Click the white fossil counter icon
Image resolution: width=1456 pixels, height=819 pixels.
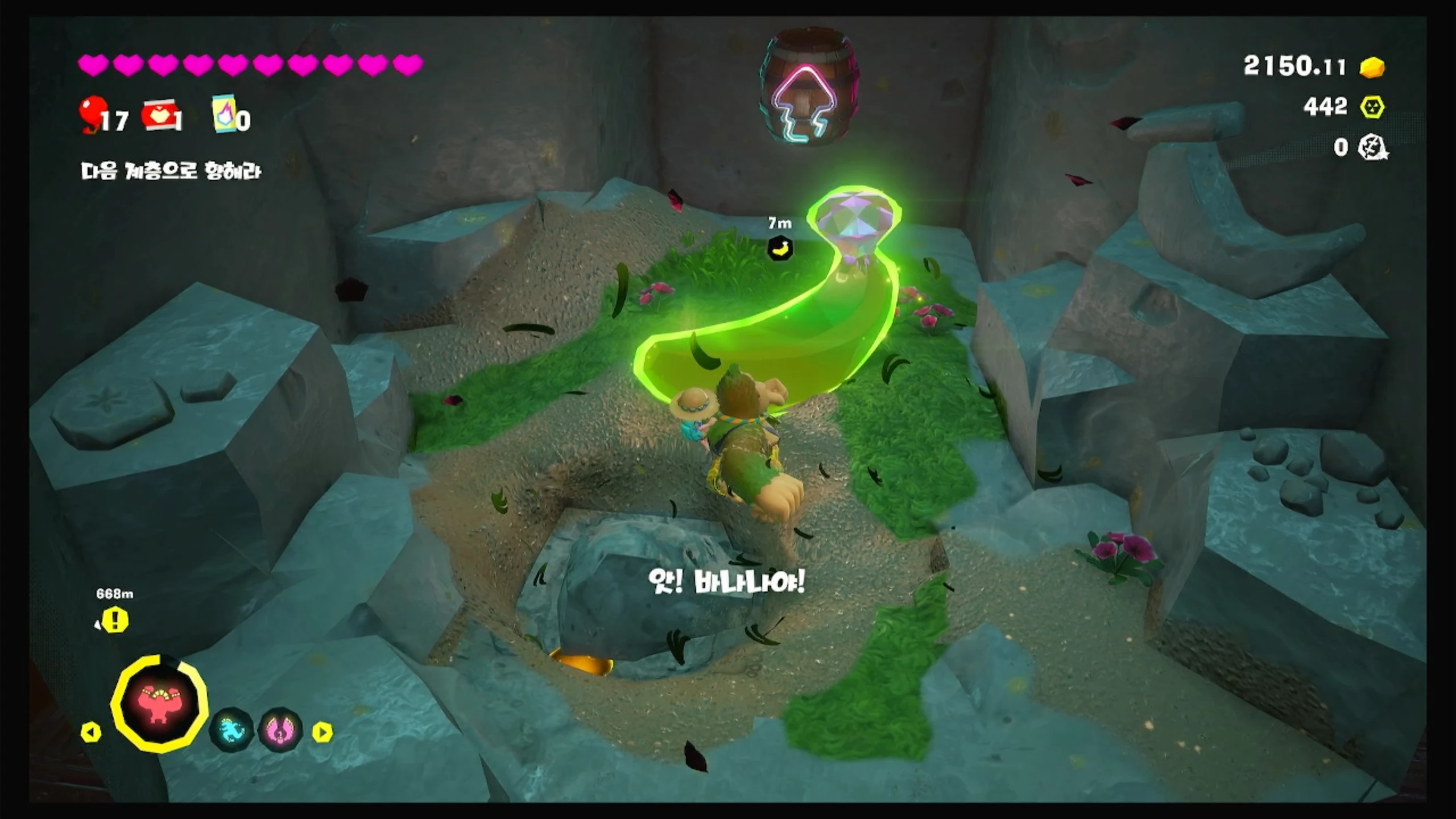1372,148
